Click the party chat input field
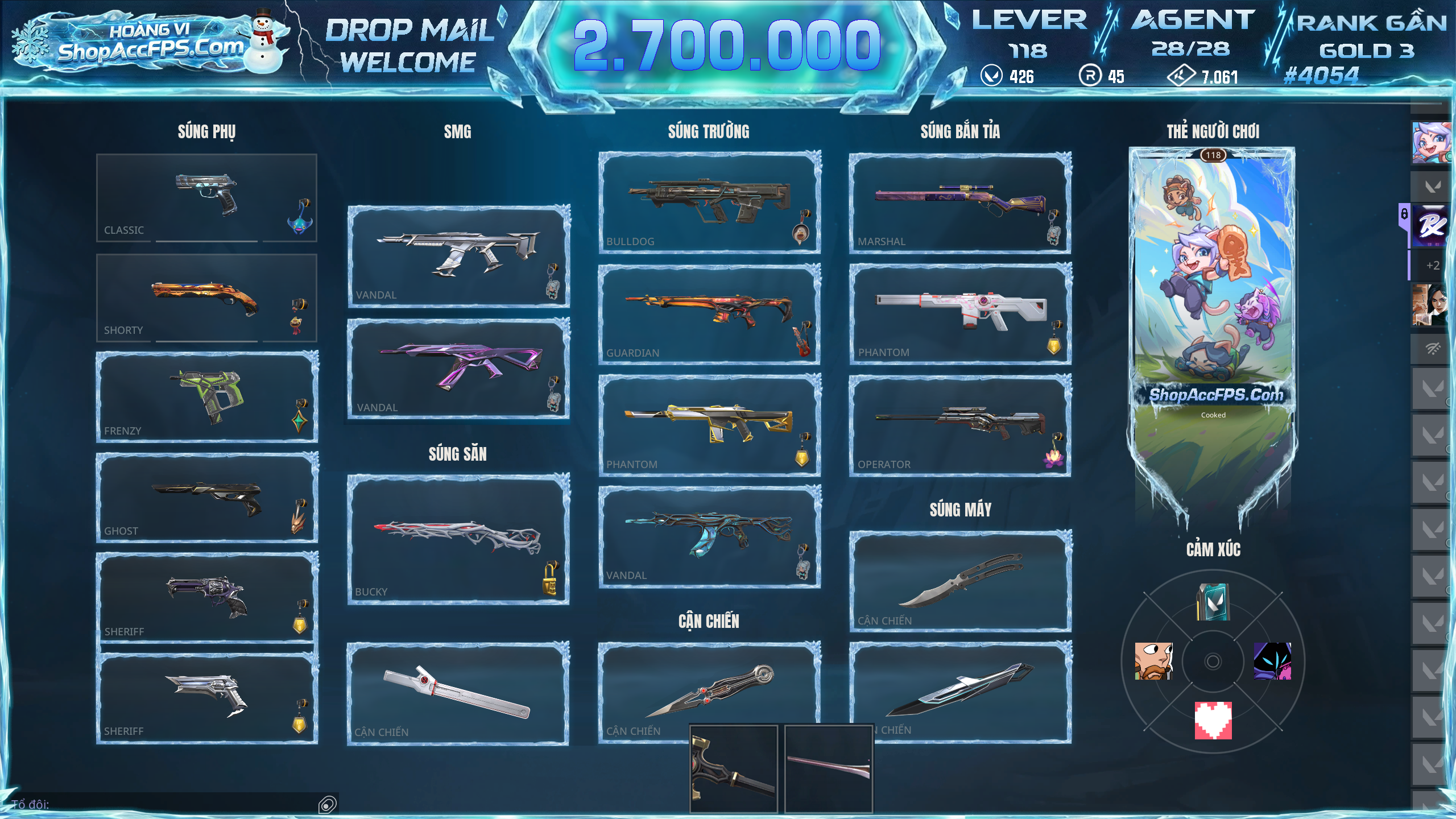Viewport: 1456px width, 819px height. pos(171,804)
